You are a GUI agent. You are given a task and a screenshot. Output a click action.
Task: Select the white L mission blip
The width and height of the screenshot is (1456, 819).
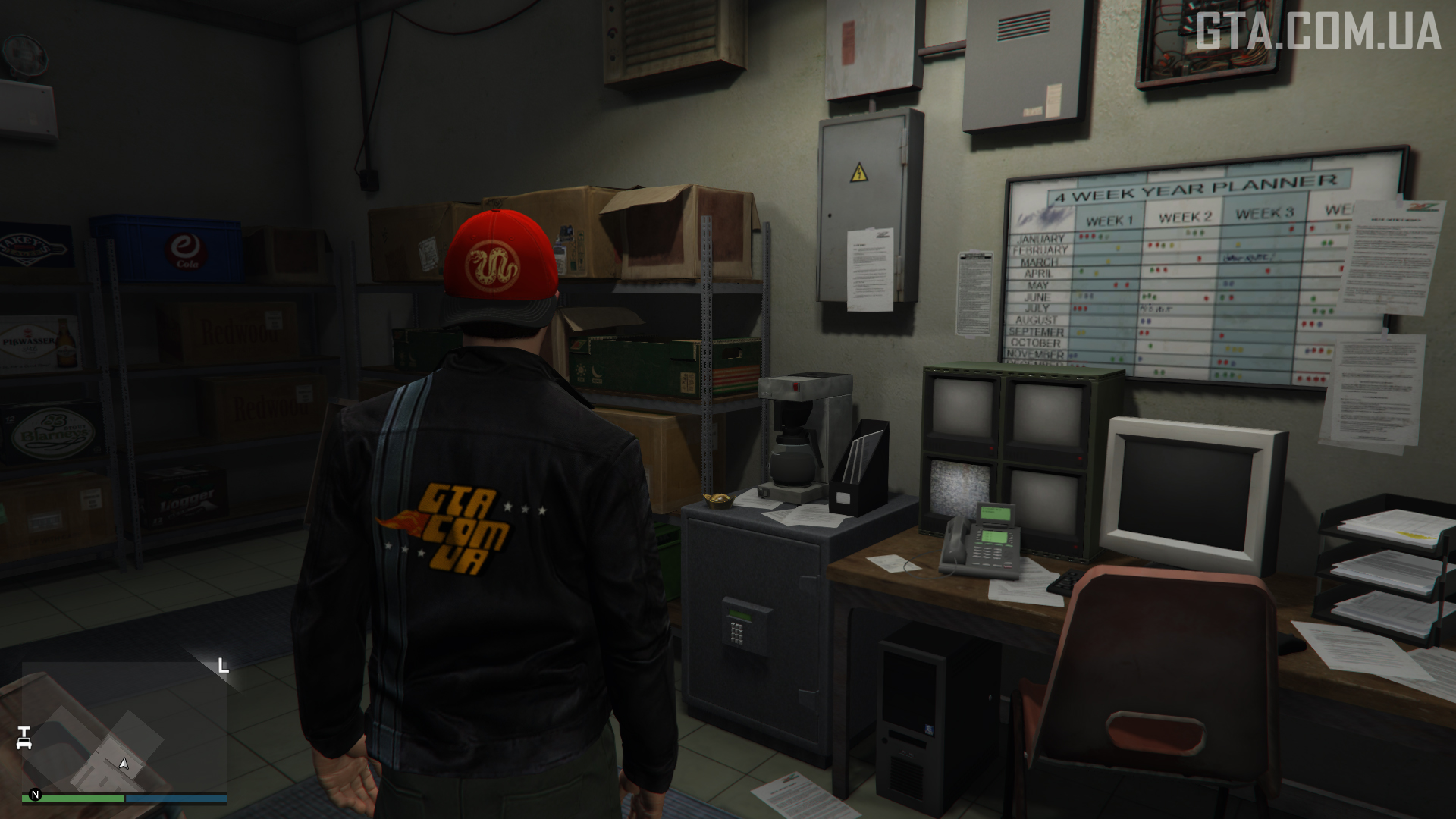click(x=223, y=666)
